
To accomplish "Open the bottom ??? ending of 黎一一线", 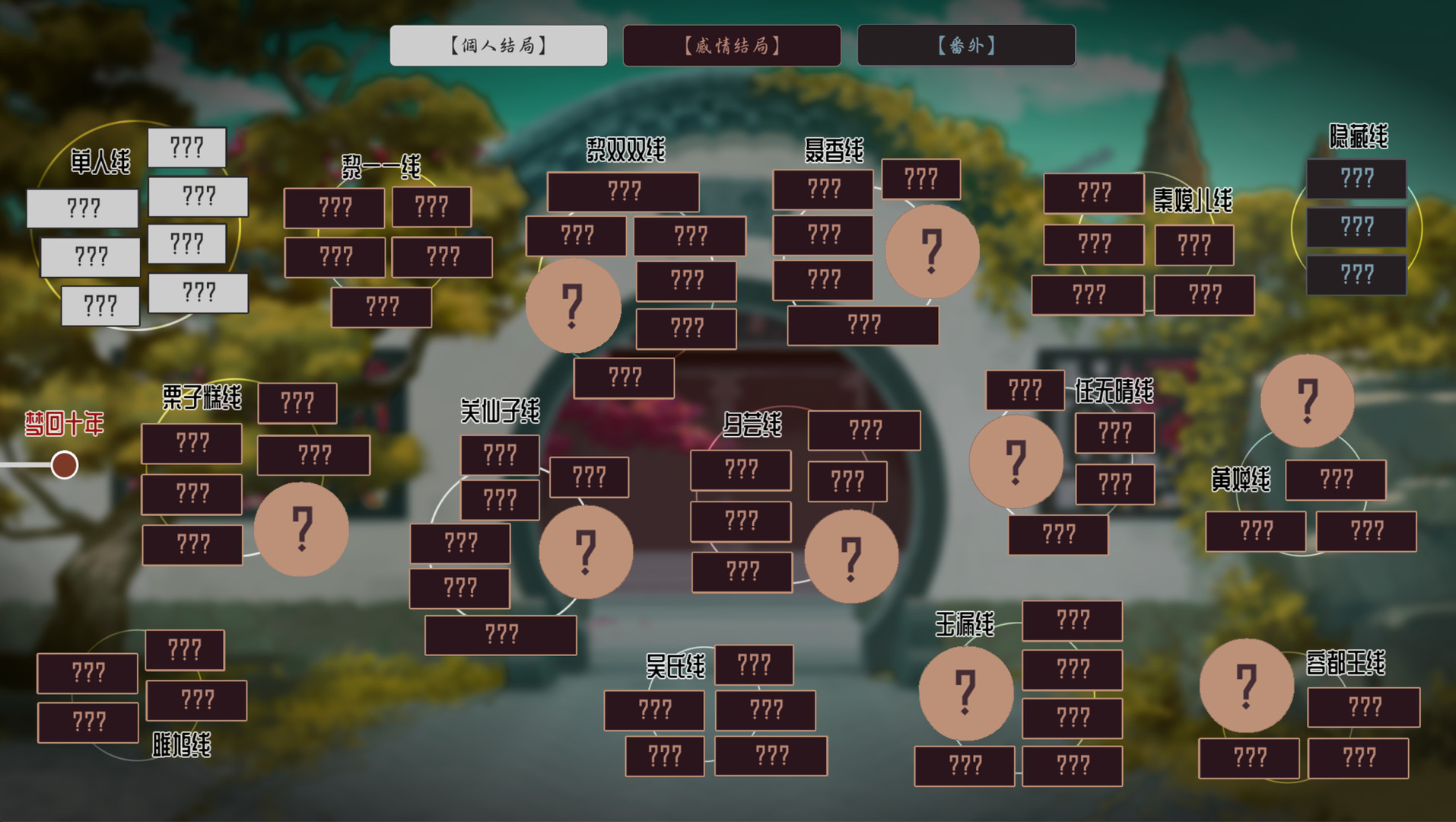I will (383, 307).
